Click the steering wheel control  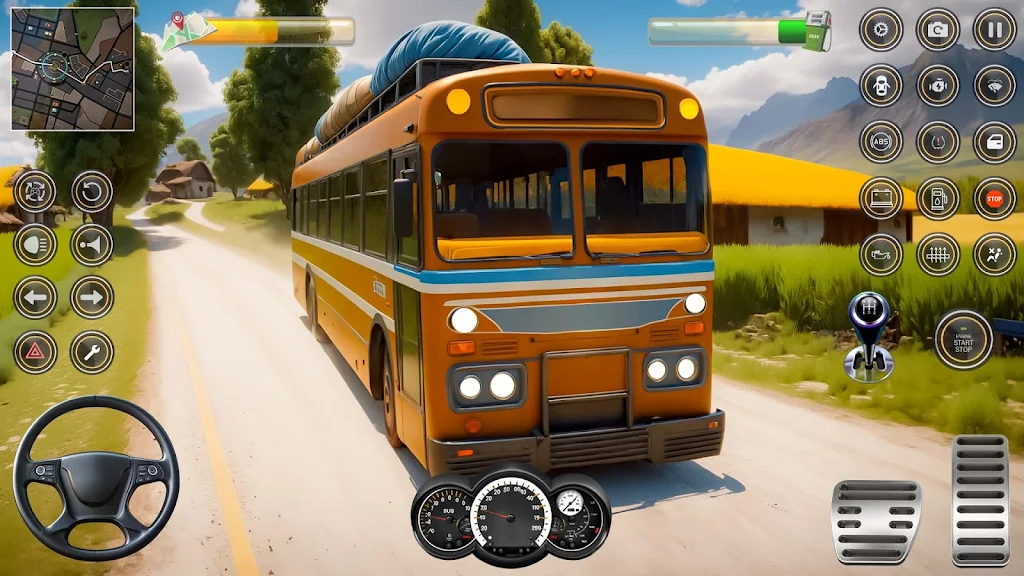(x=96, y=478)
